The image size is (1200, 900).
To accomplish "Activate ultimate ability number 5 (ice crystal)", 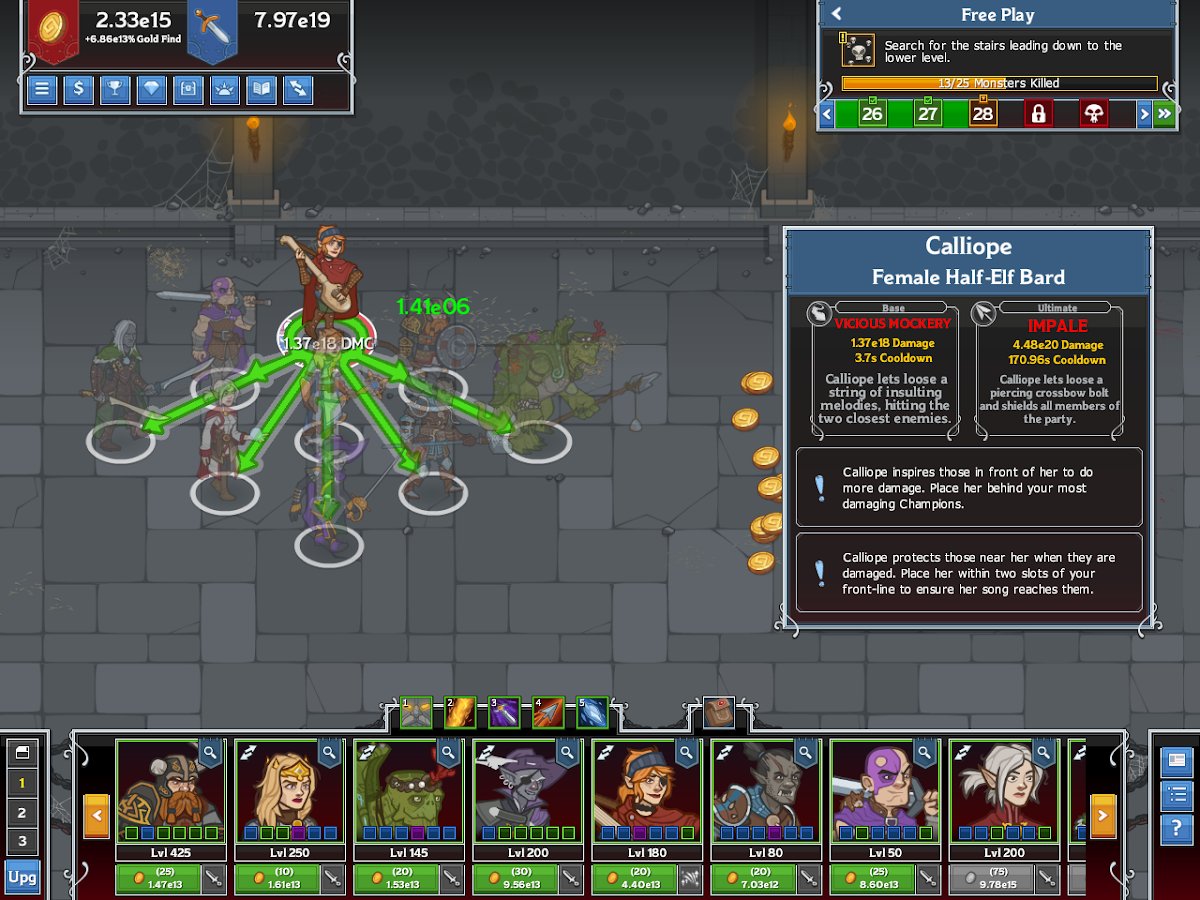I will (592, 712).
